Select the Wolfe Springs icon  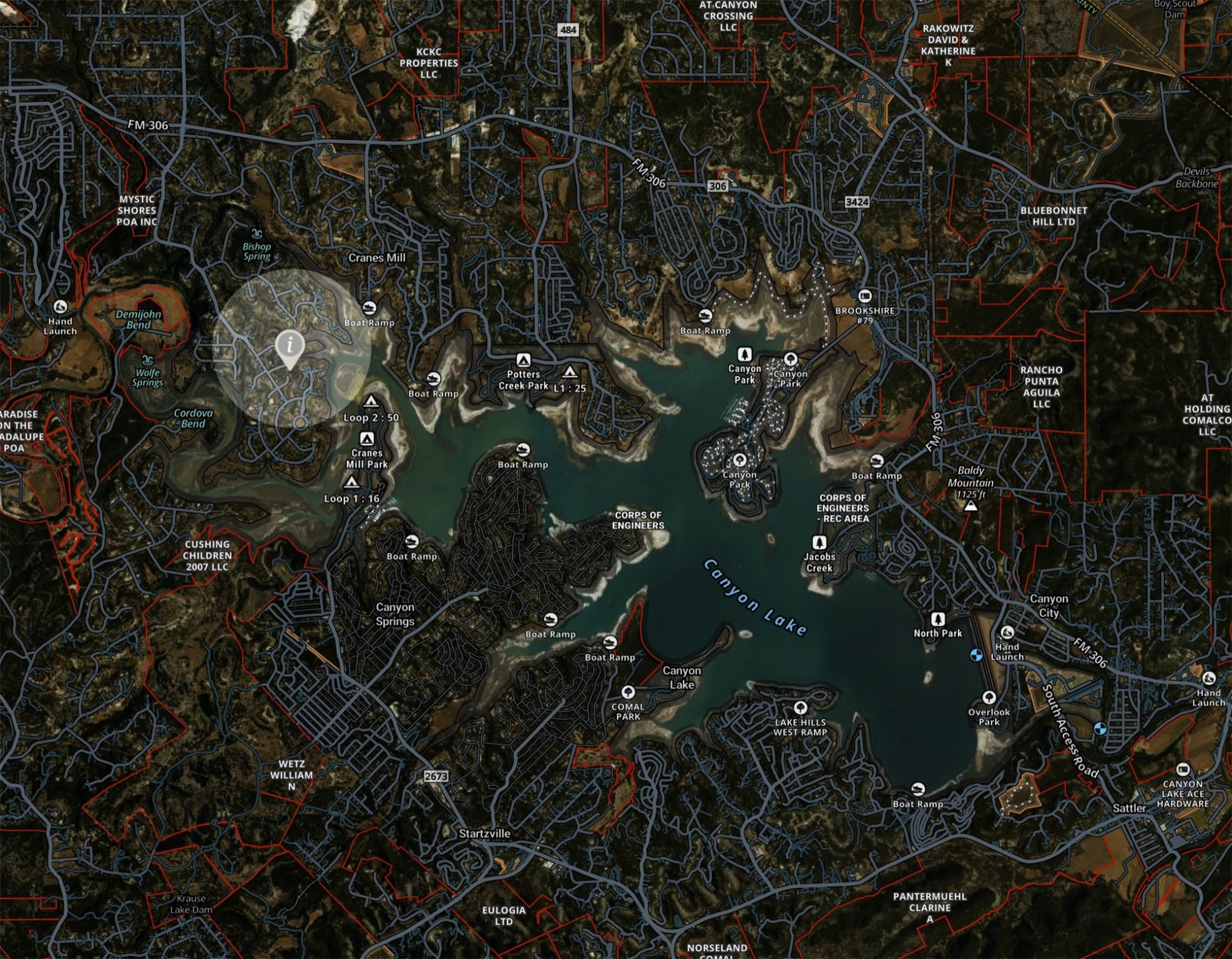[147, 360]
